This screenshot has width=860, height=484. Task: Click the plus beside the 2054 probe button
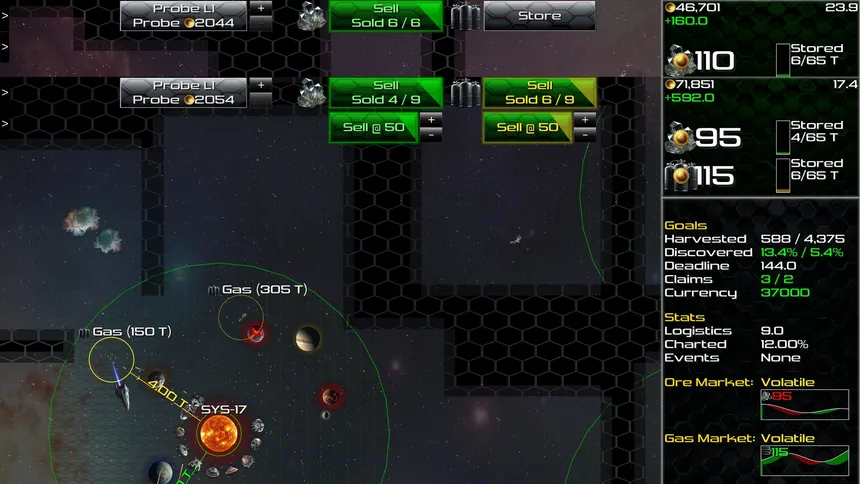pos(260,85)
